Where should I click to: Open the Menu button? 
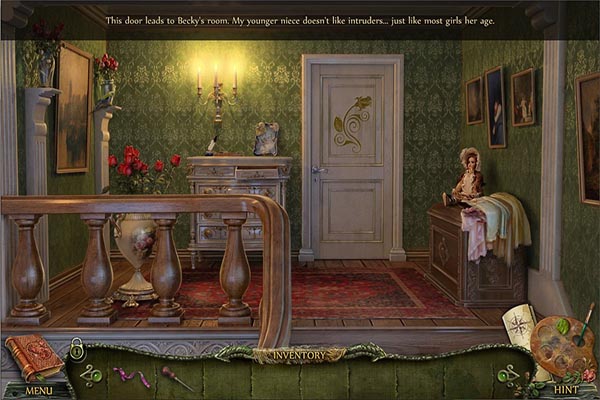point(39,390)
